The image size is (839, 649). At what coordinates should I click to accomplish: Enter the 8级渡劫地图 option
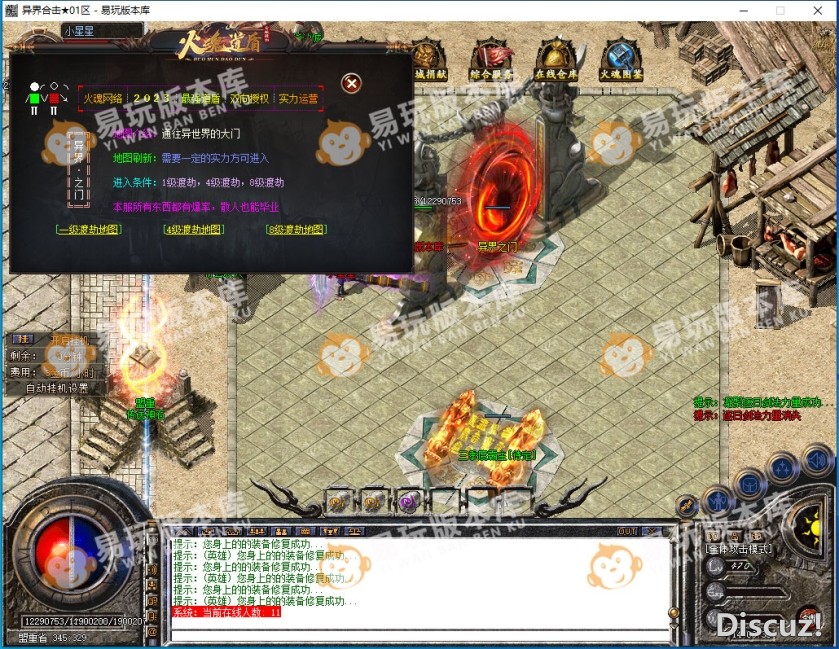coord(296,230)
